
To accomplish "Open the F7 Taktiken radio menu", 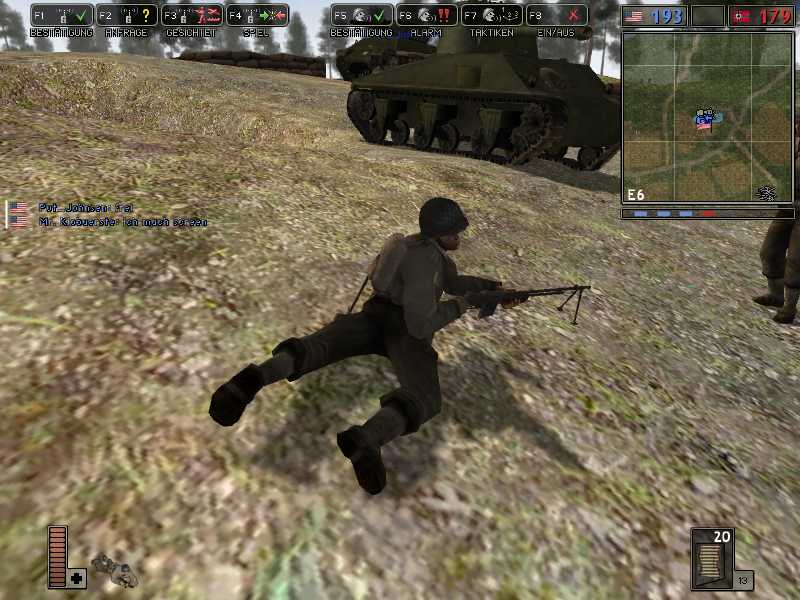I will coord(491,16).
